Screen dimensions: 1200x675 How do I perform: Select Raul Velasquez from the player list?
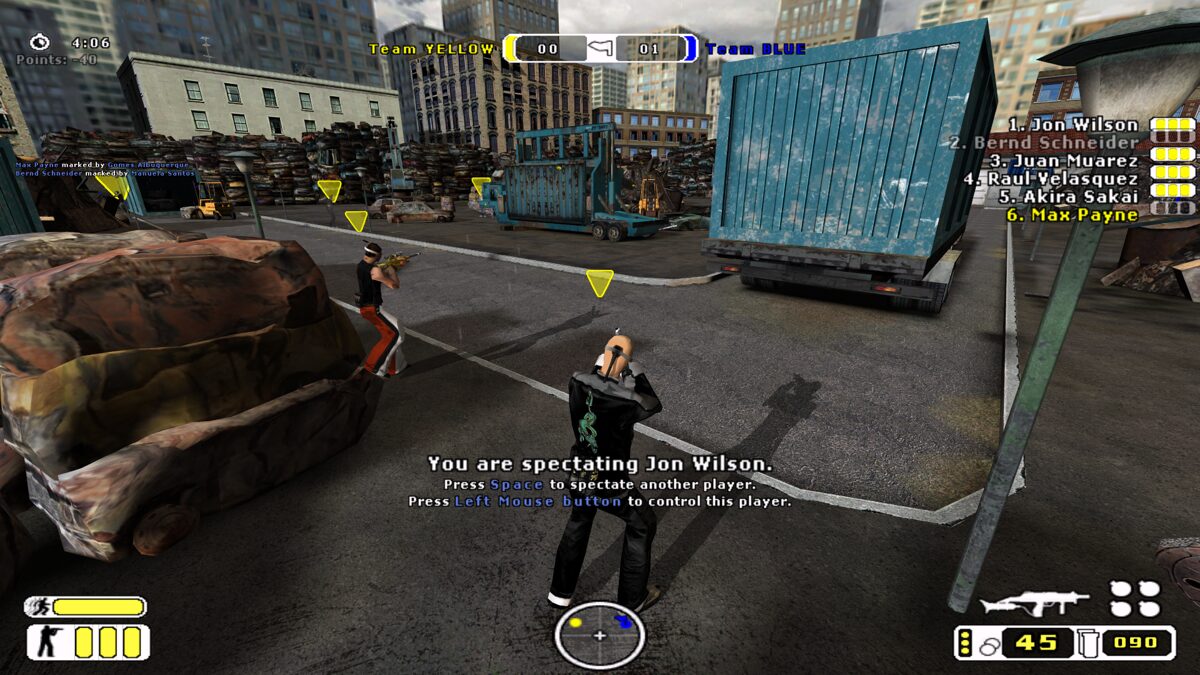point(1065,179)
